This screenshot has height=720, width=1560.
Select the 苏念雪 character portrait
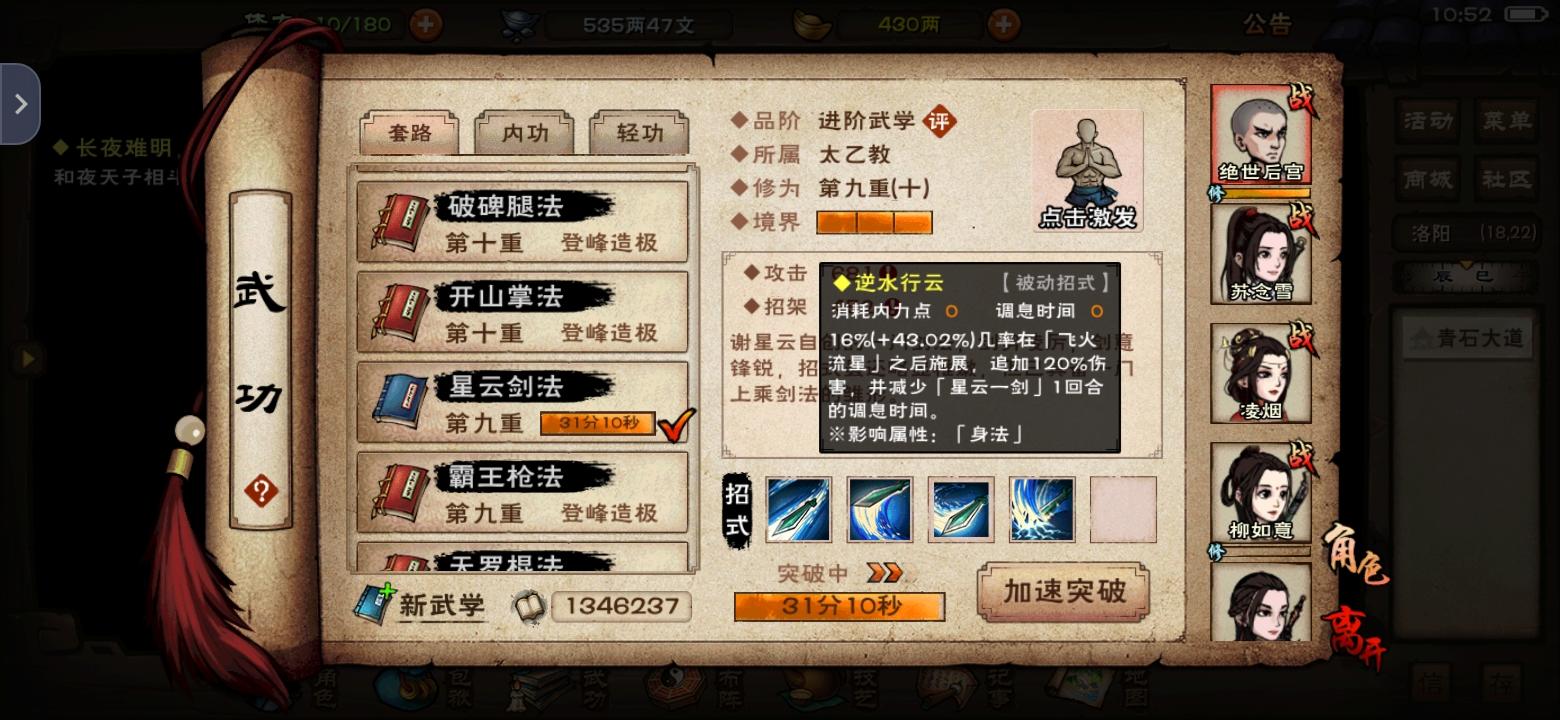click(x=1262, y=253)
